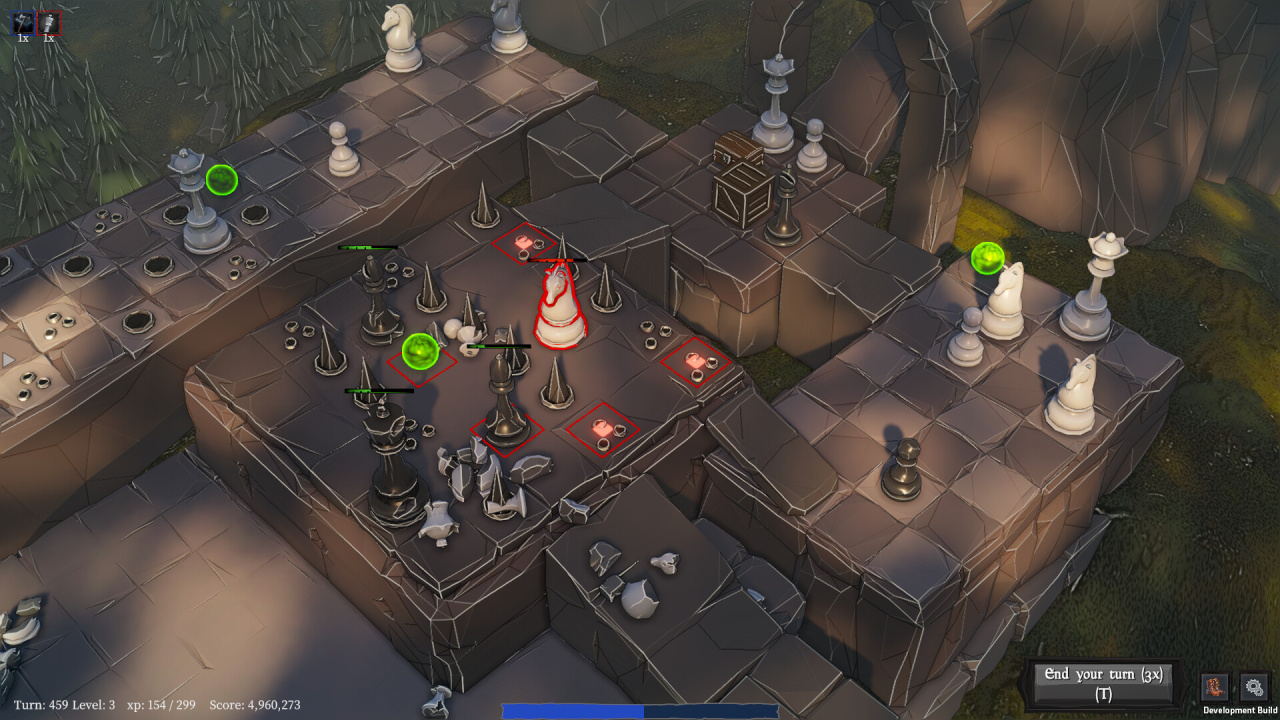1280x720 pixels.
Task: Select the leather boots icon
Action: point(1215,687)
